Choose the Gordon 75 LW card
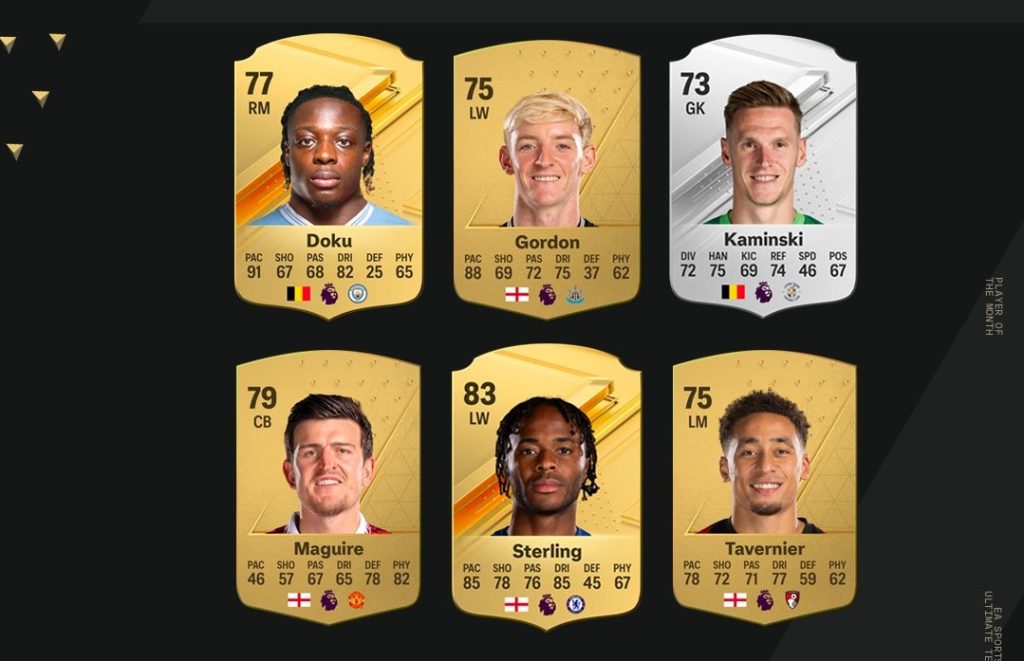 (546, 175)
